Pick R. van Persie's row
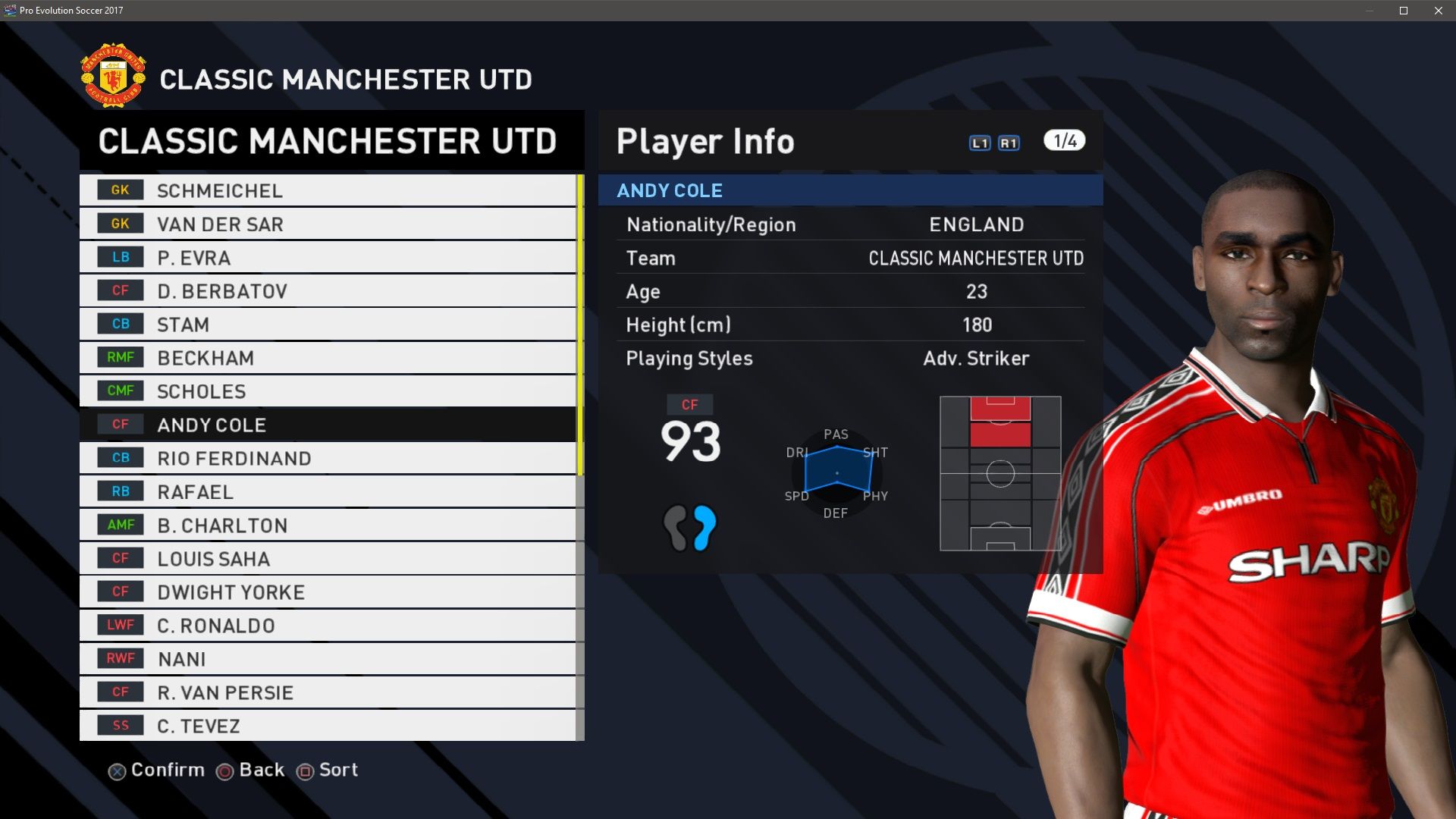Screen dimensions: 1456x819 (x=328, y=692)
